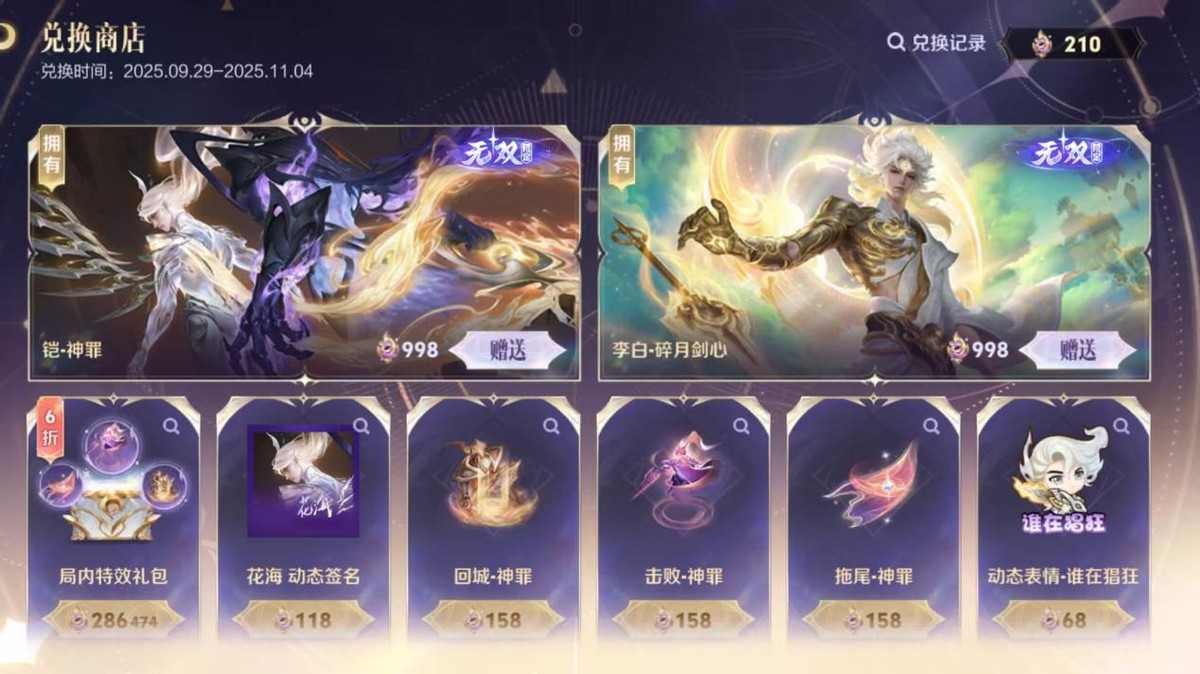The image size is (1200, 674).
Task: Select the 李白-碎月剑心 skin banner
Action: click(870, 240)
